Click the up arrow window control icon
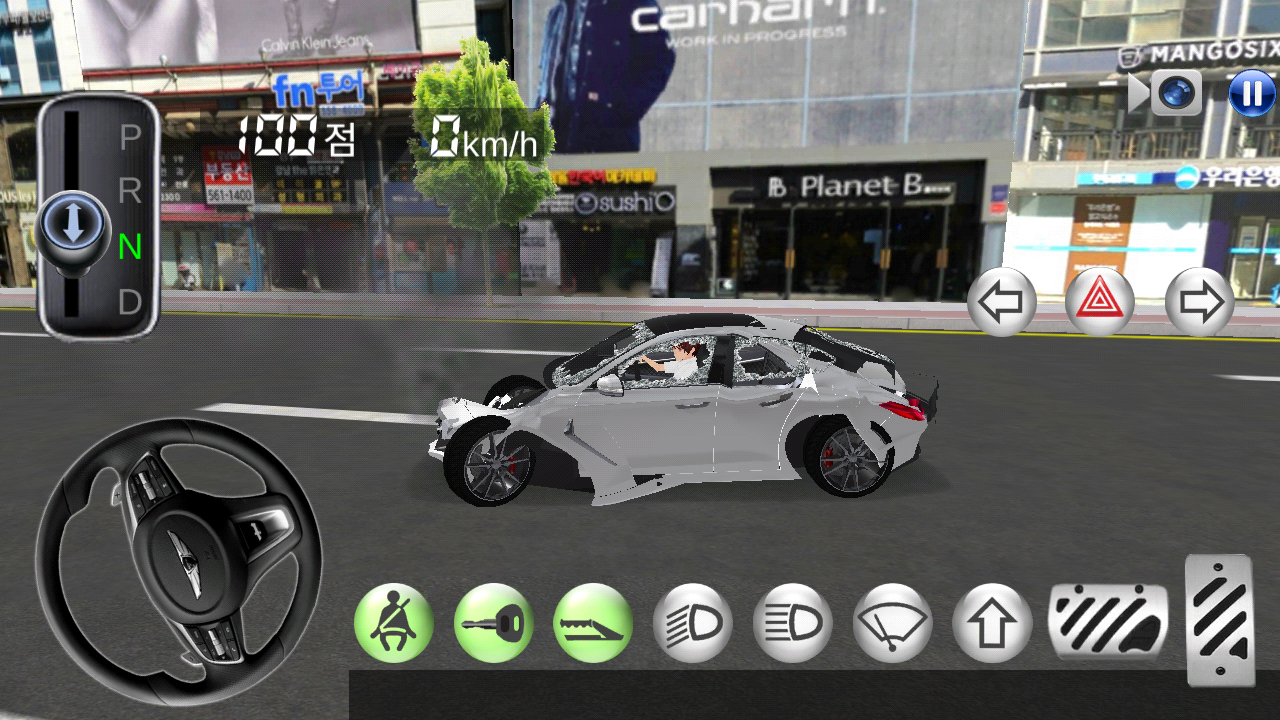 click(x=994, y=622)
